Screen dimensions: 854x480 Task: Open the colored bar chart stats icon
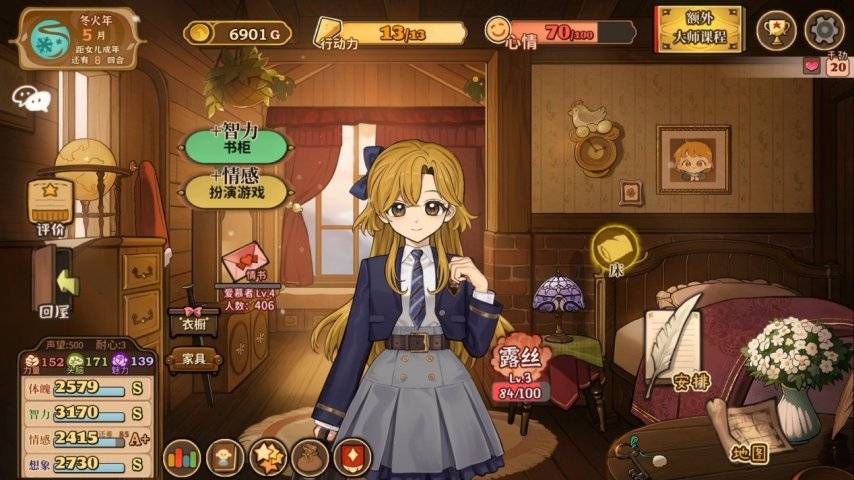(182, 458)
